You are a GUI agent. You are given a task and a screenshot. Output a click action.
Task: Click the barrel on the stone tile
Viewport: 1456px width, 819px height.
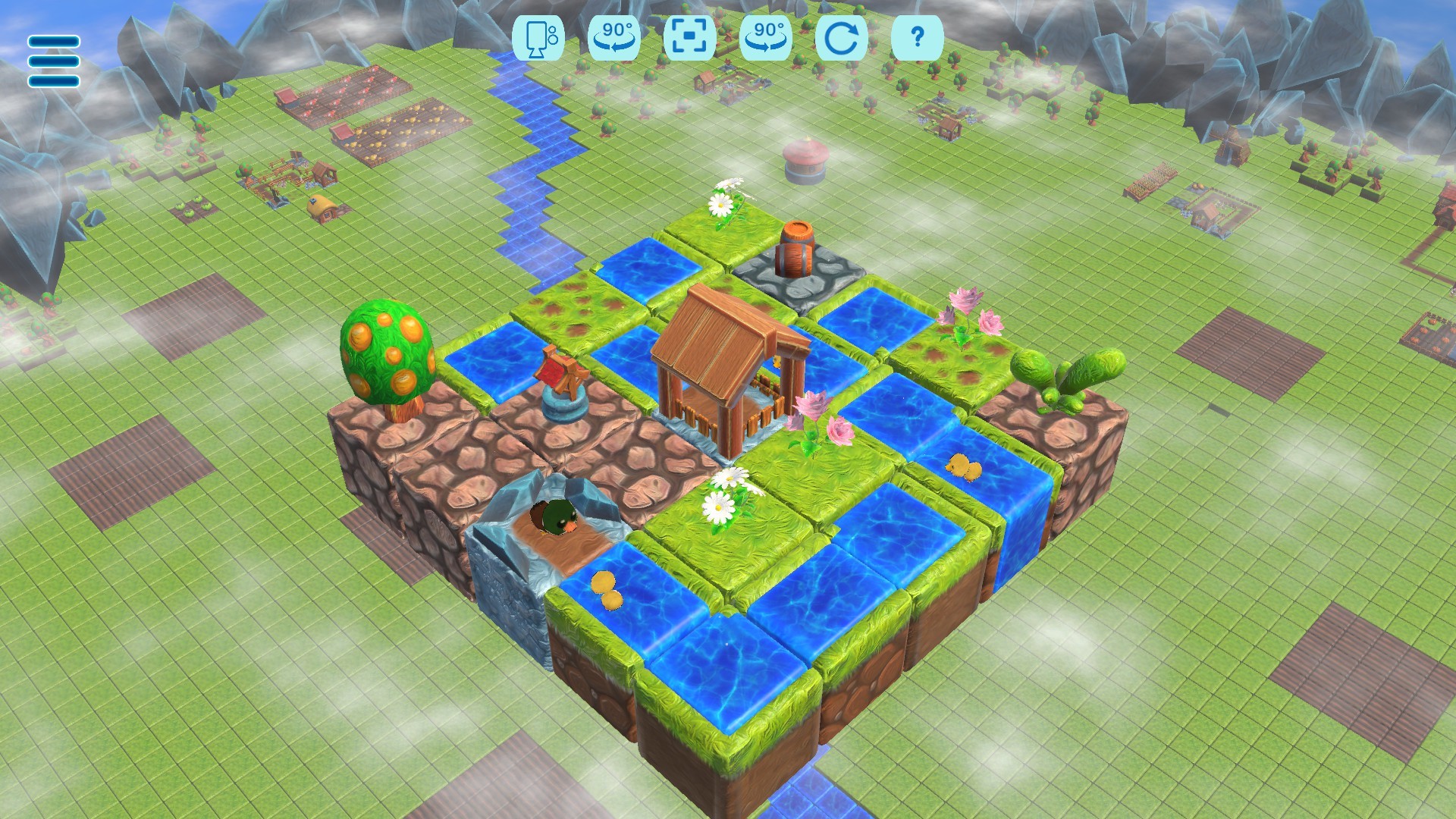(x=797, y=250)
